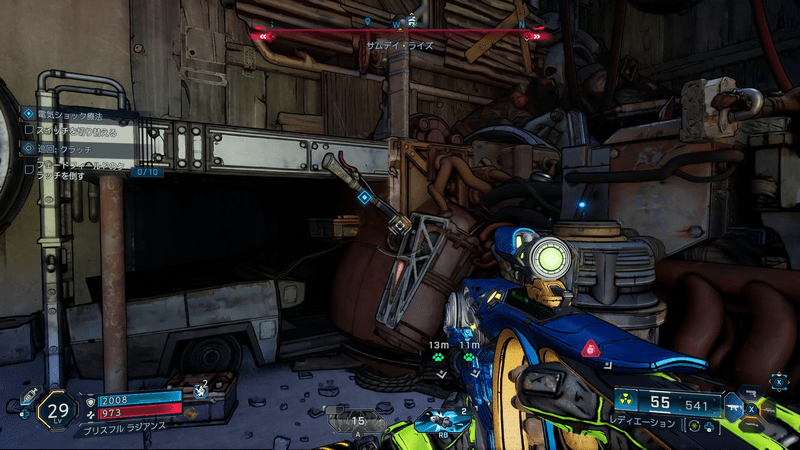Select the grenade icon with count 2

click(x=440, y=420)
